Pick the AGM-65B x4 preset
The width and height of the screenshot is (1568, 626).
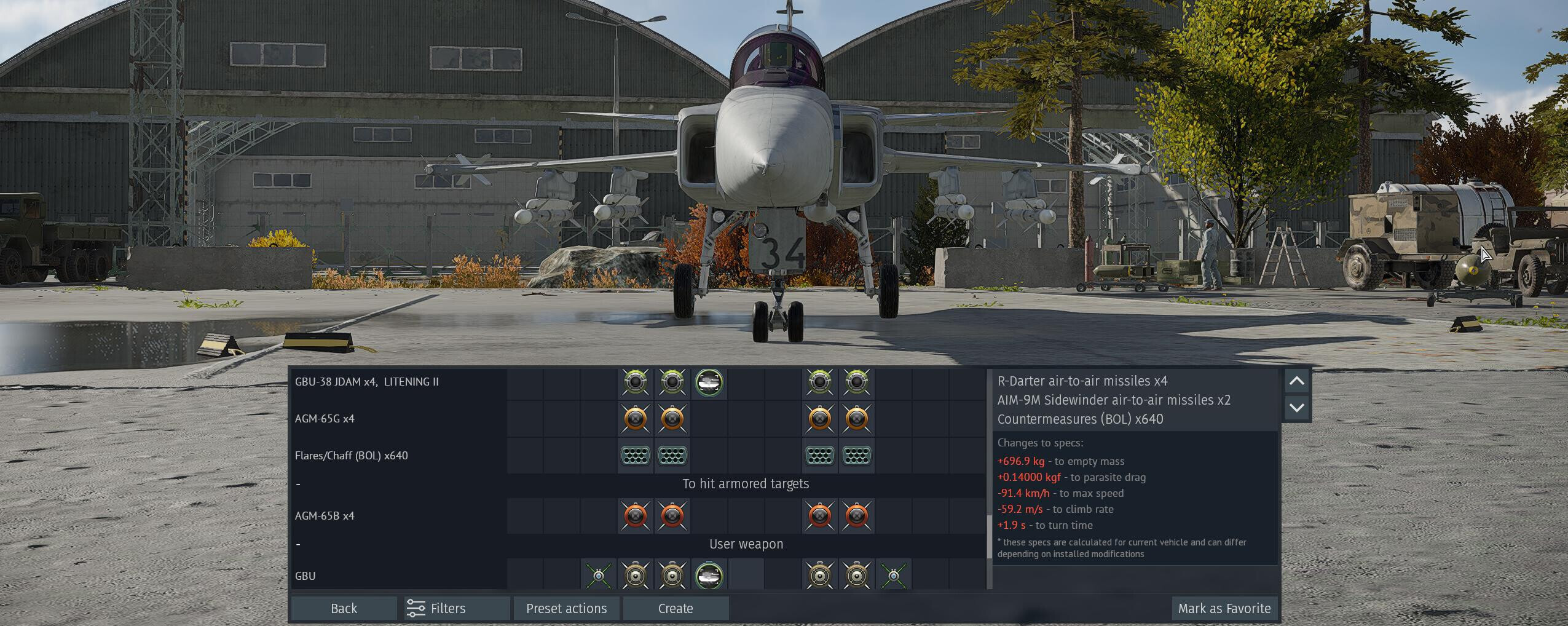325,516
